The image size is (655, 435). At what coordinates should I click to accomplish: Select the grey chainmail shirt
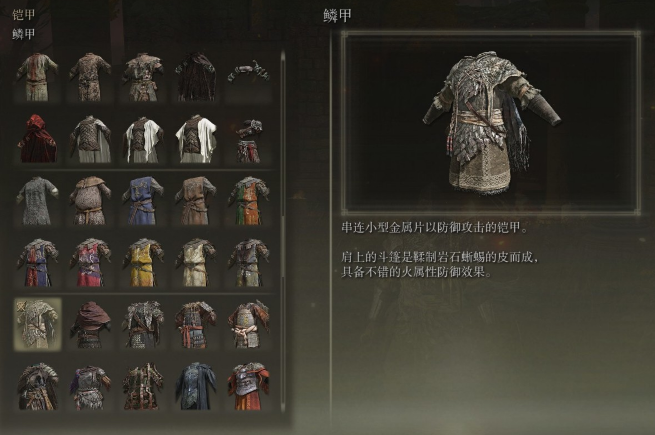pos(37,201)
